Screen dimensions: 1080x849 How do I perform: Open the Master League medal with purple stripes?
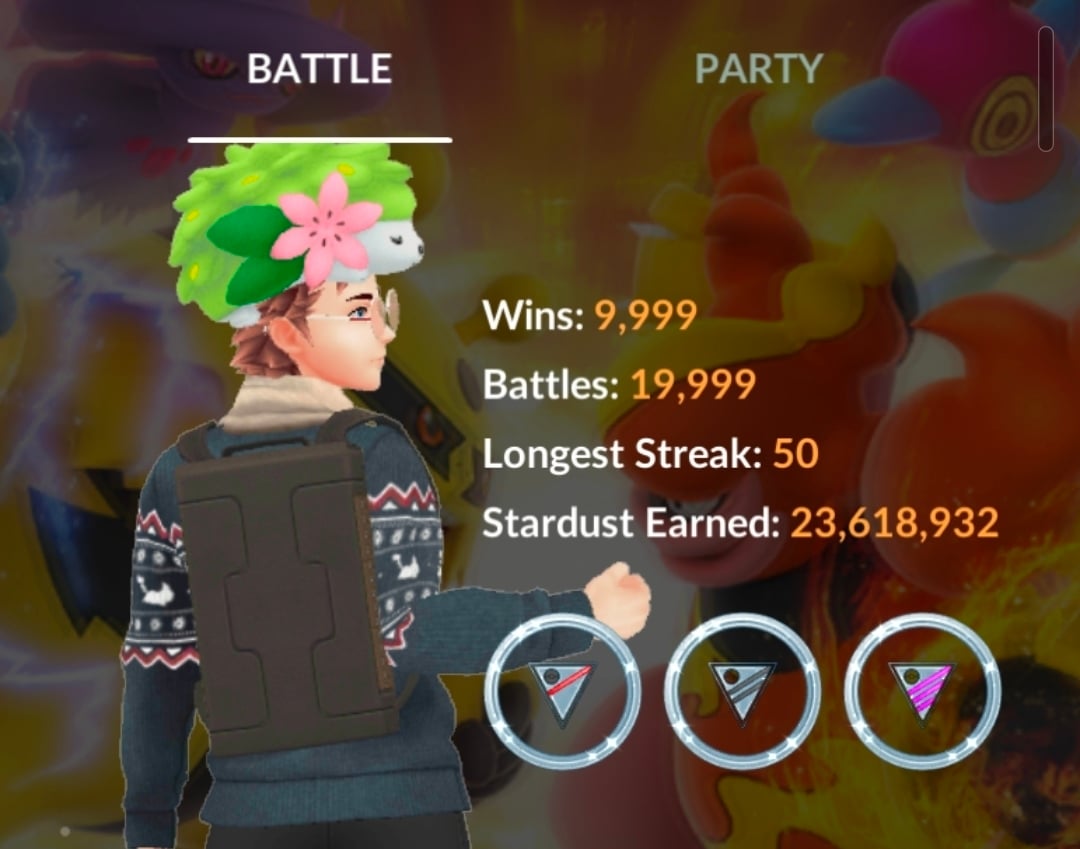pos(922,688)
